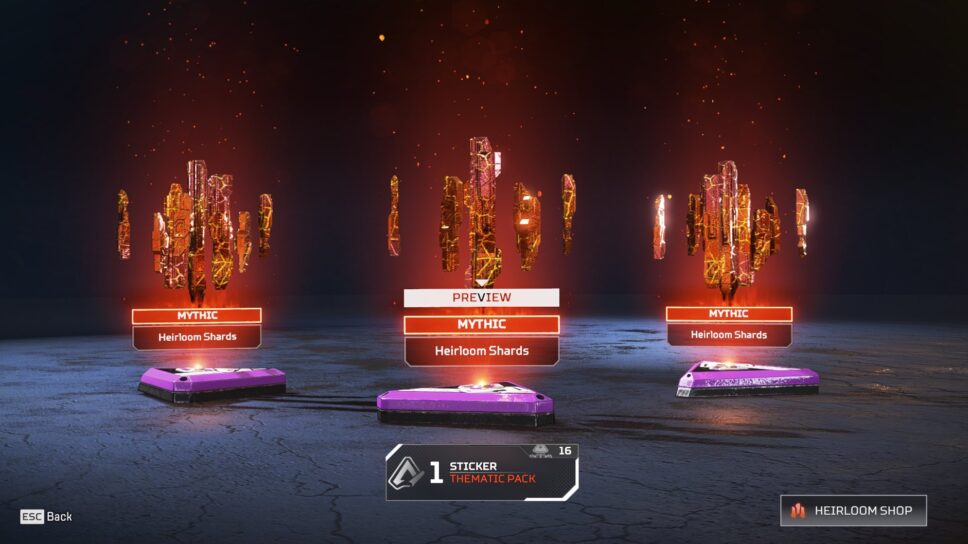Viewport: 968px width, 544px height.
Task: Go back using the Back button
Action: (x=47, y=517)
